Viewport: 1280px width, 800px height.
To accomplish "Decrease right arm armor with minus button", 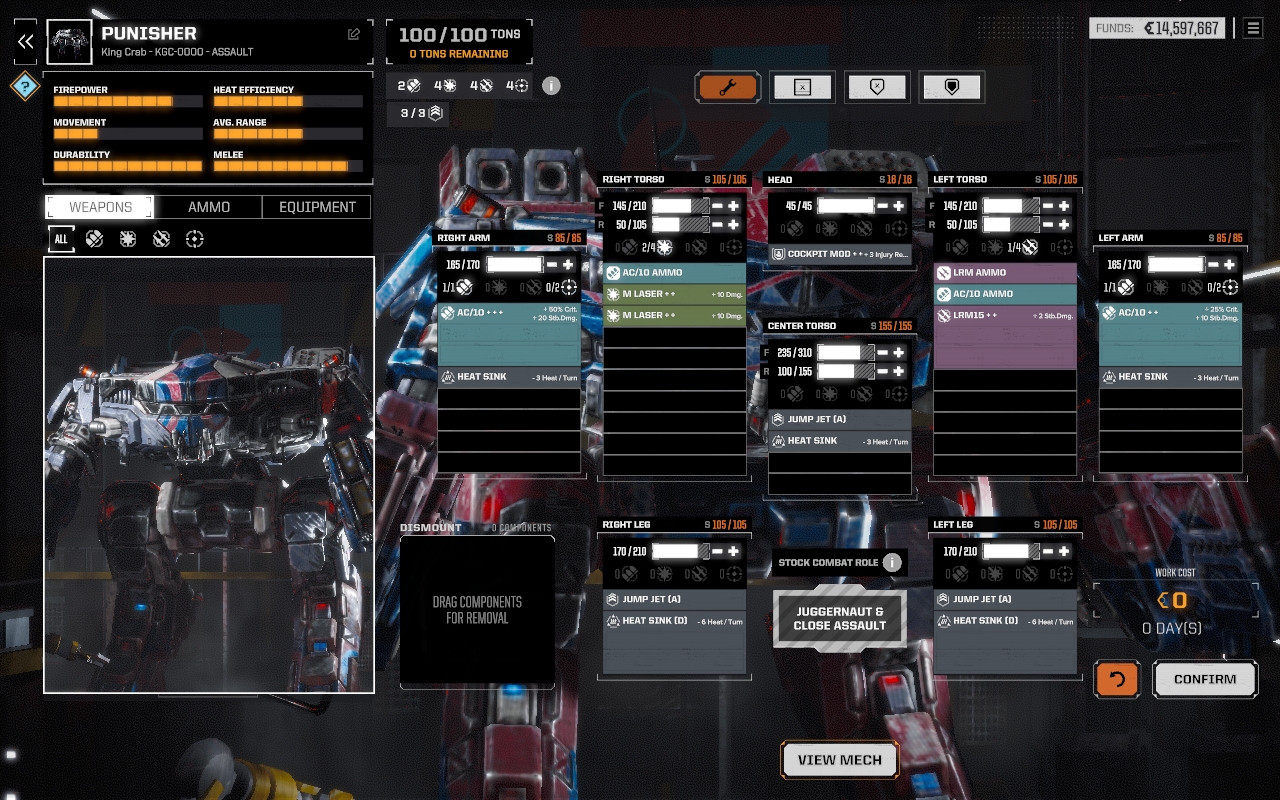I will click(x=552, y=265).
